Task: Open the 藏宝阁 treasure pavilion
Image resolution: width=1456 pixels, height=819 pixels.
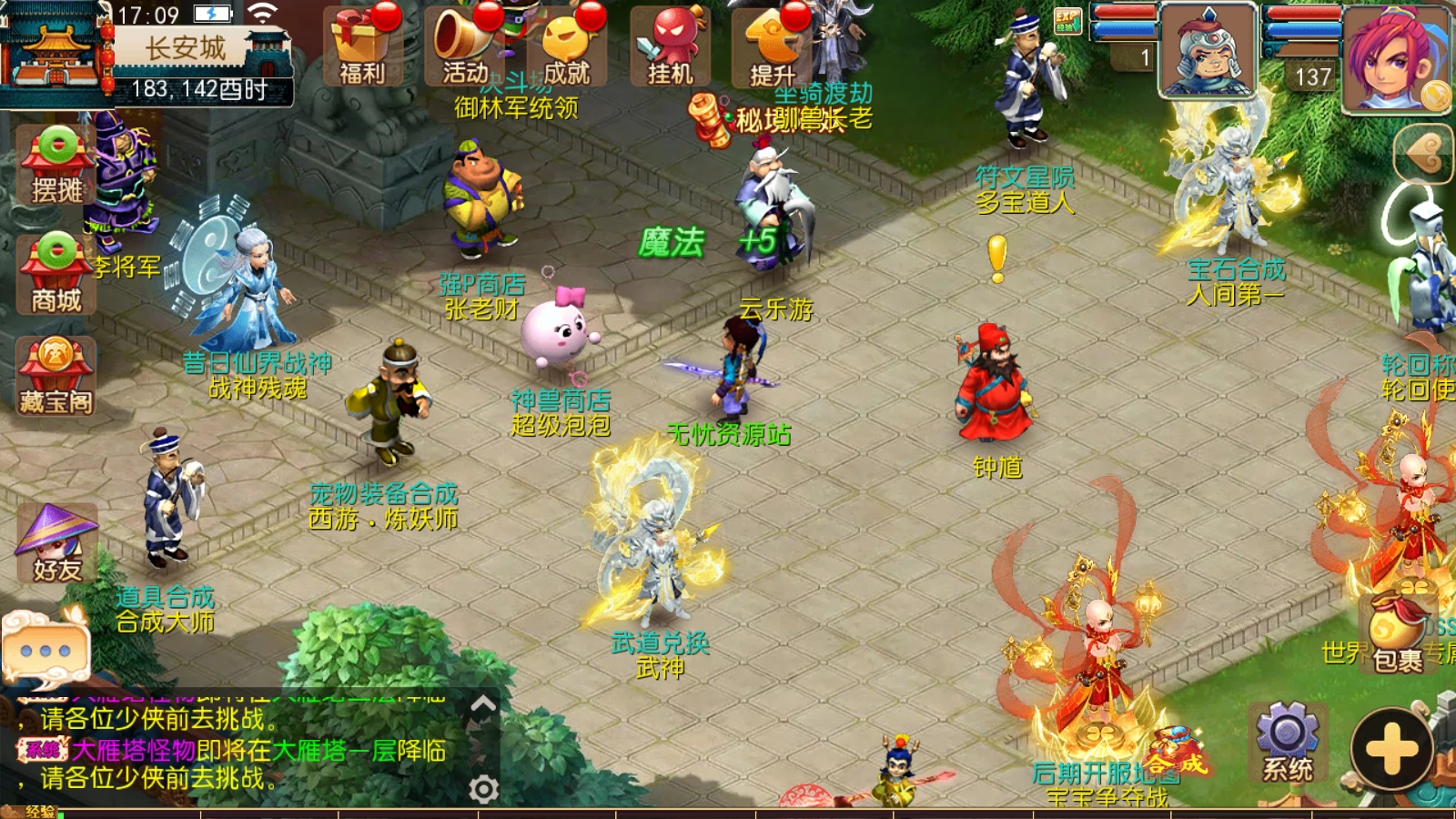Action: pos(56,377)
